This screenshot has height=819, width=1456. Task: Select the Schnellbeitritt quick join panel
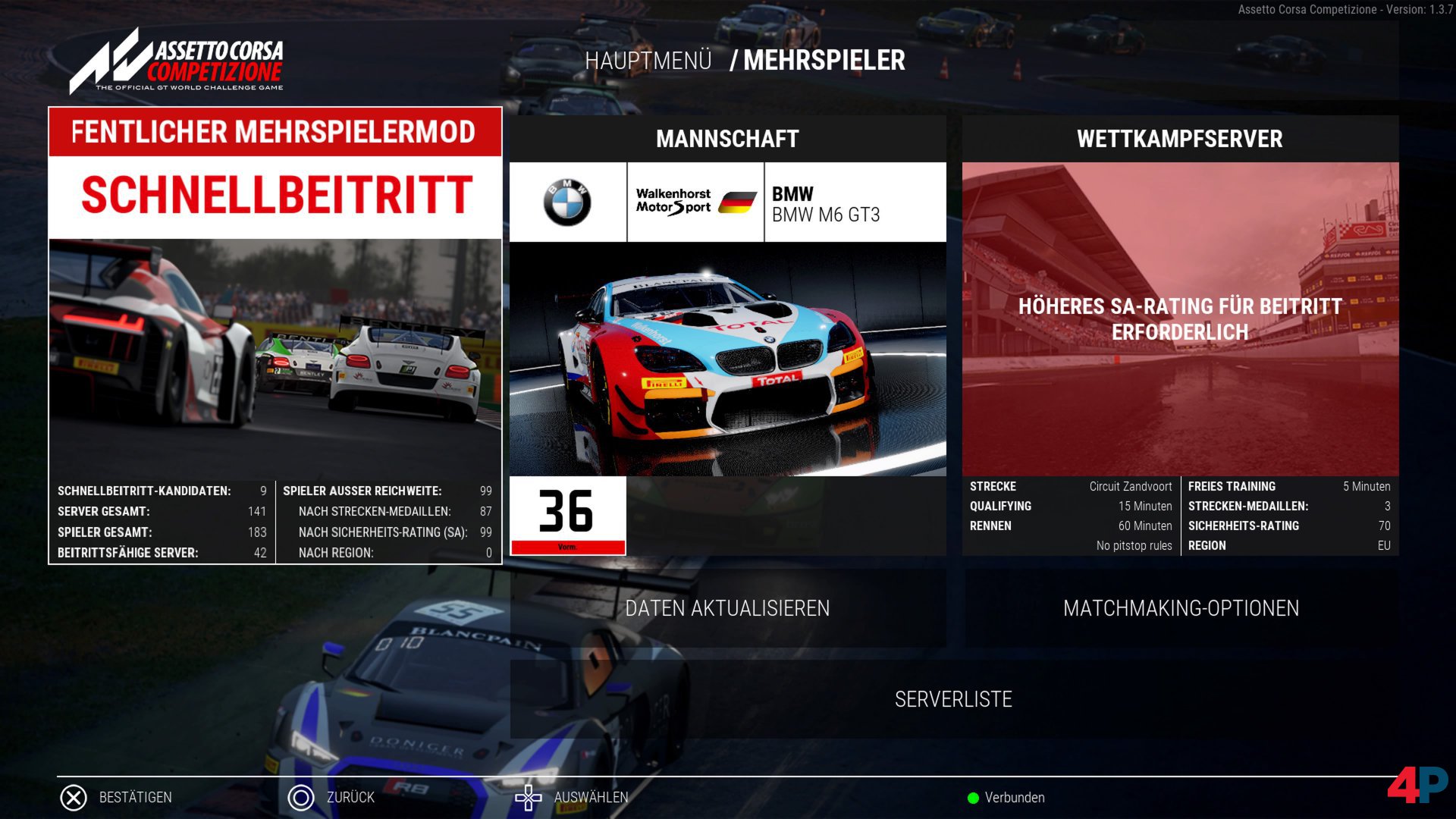tap(275, 195)
